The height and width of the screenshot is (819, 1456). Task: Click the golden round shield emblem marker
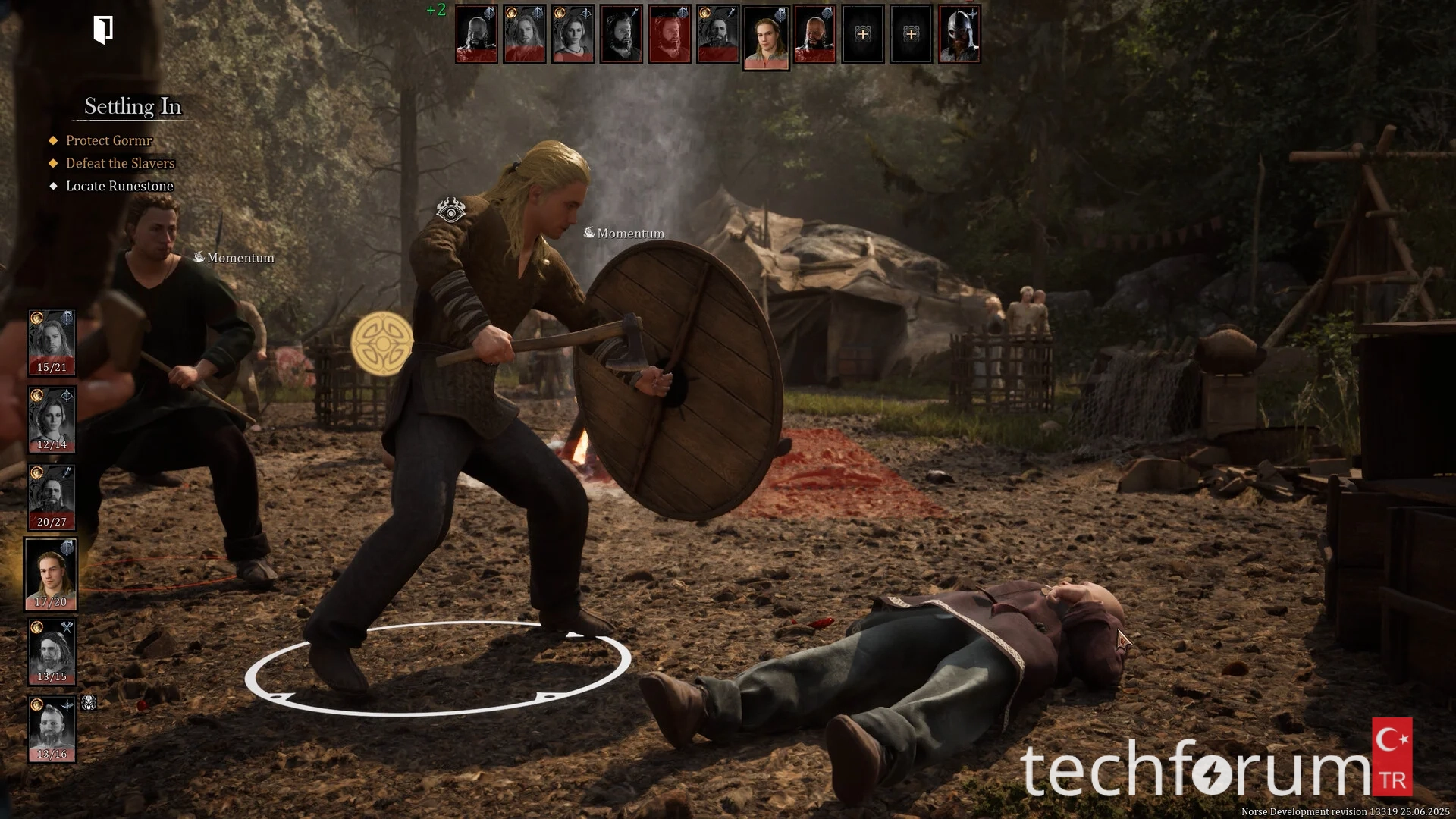pyautogui.click(x=382, y=344)
